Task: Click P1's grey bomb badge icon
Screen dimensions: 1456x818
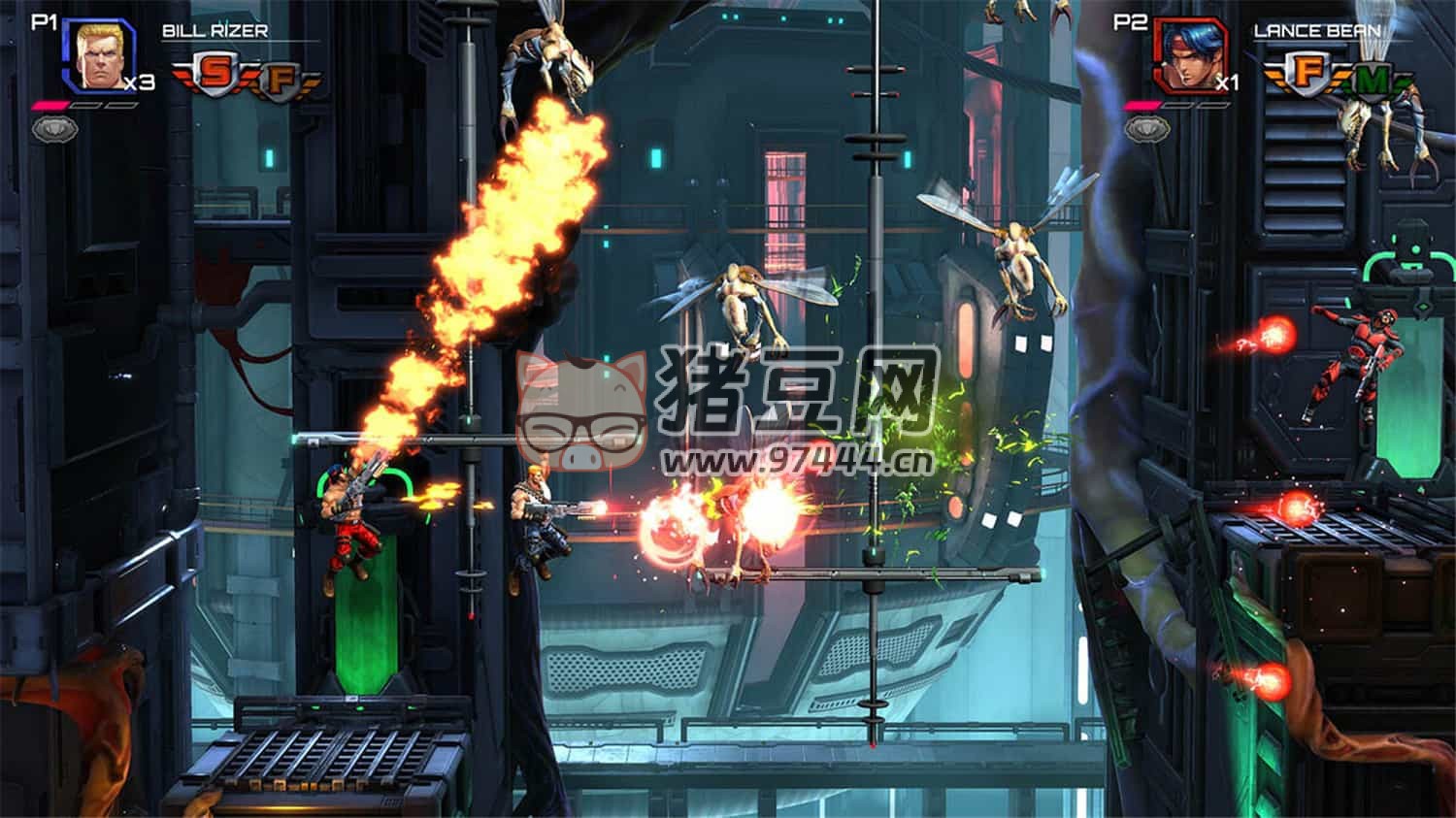Action: [49, 127]
